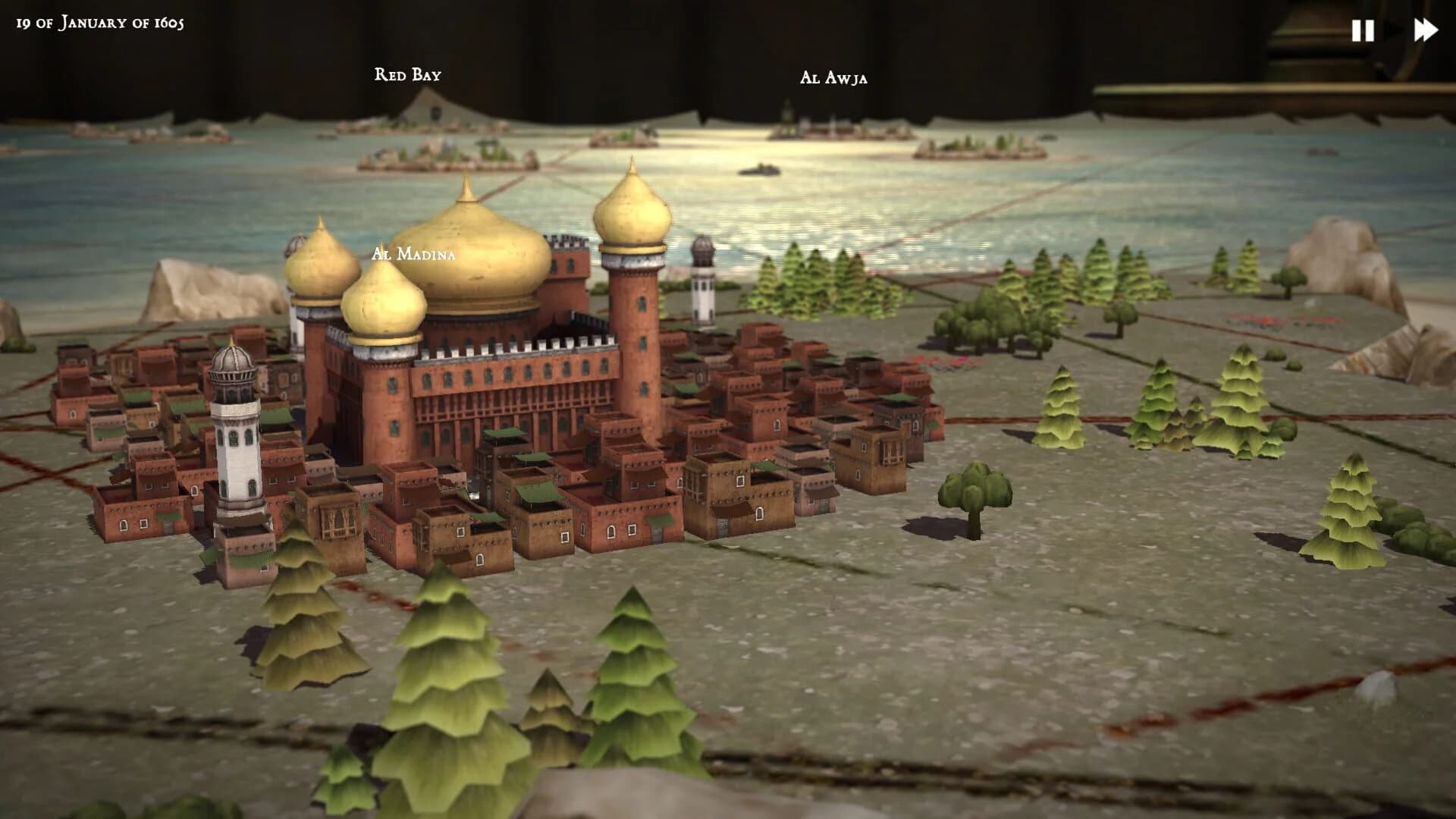The image size is (1456, 819).
Task: Click the date '19 of January of 1605'
Action: (100, 23)
